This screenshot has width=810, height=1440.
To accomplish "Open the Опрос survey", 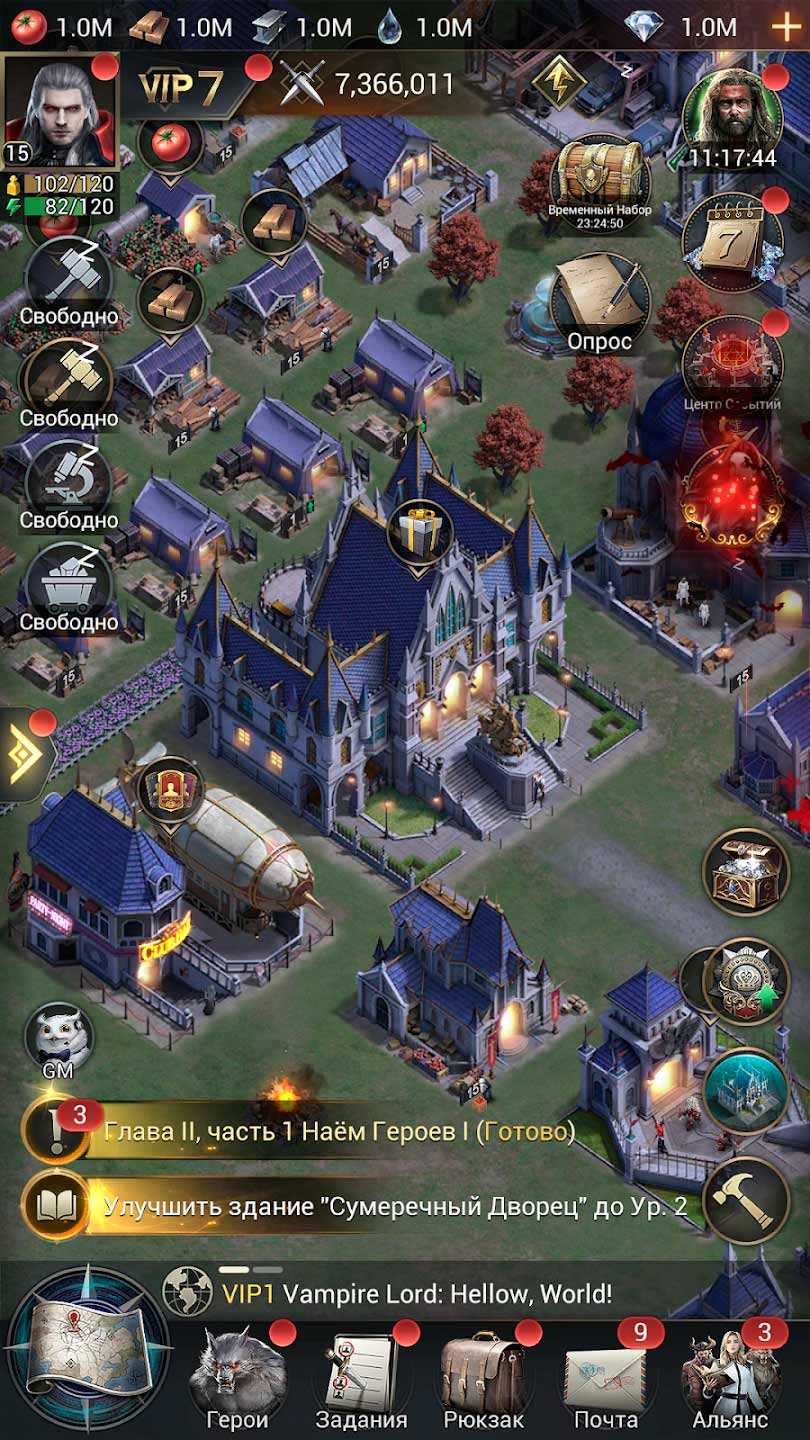I will [600, 300].
